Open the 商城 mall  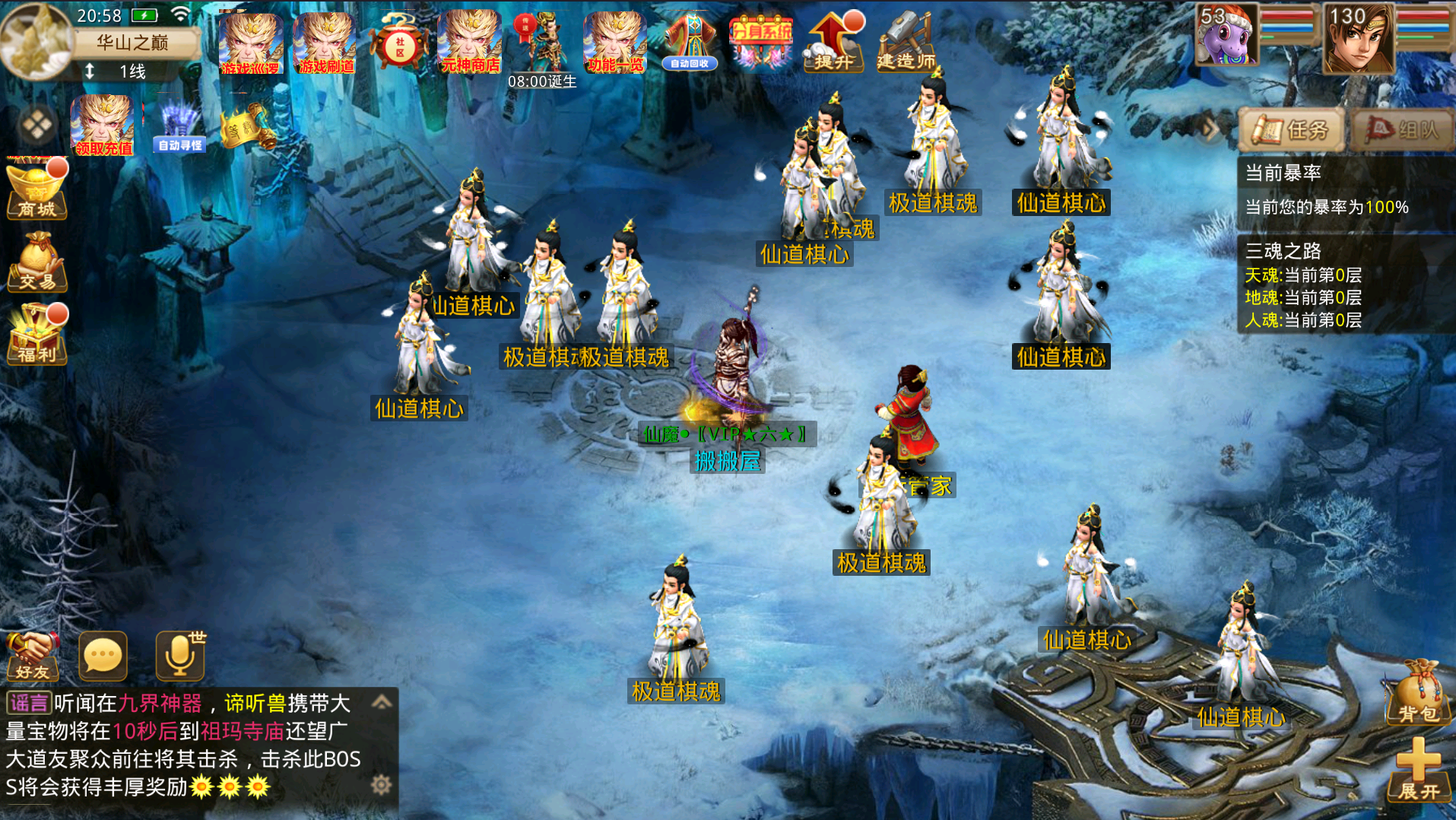click(x=36, y=190)
